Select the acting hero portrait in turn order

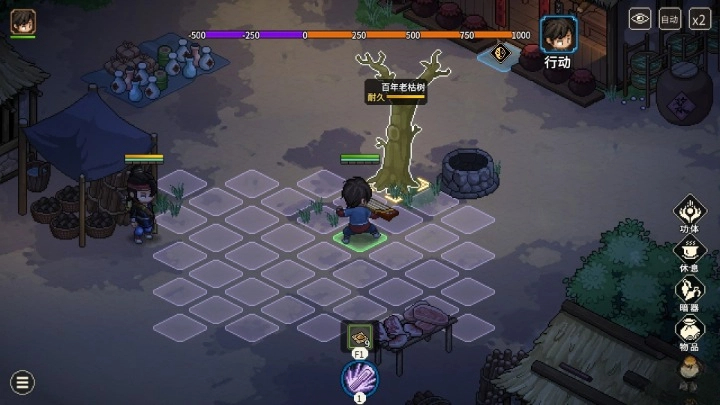pos(557,34)
